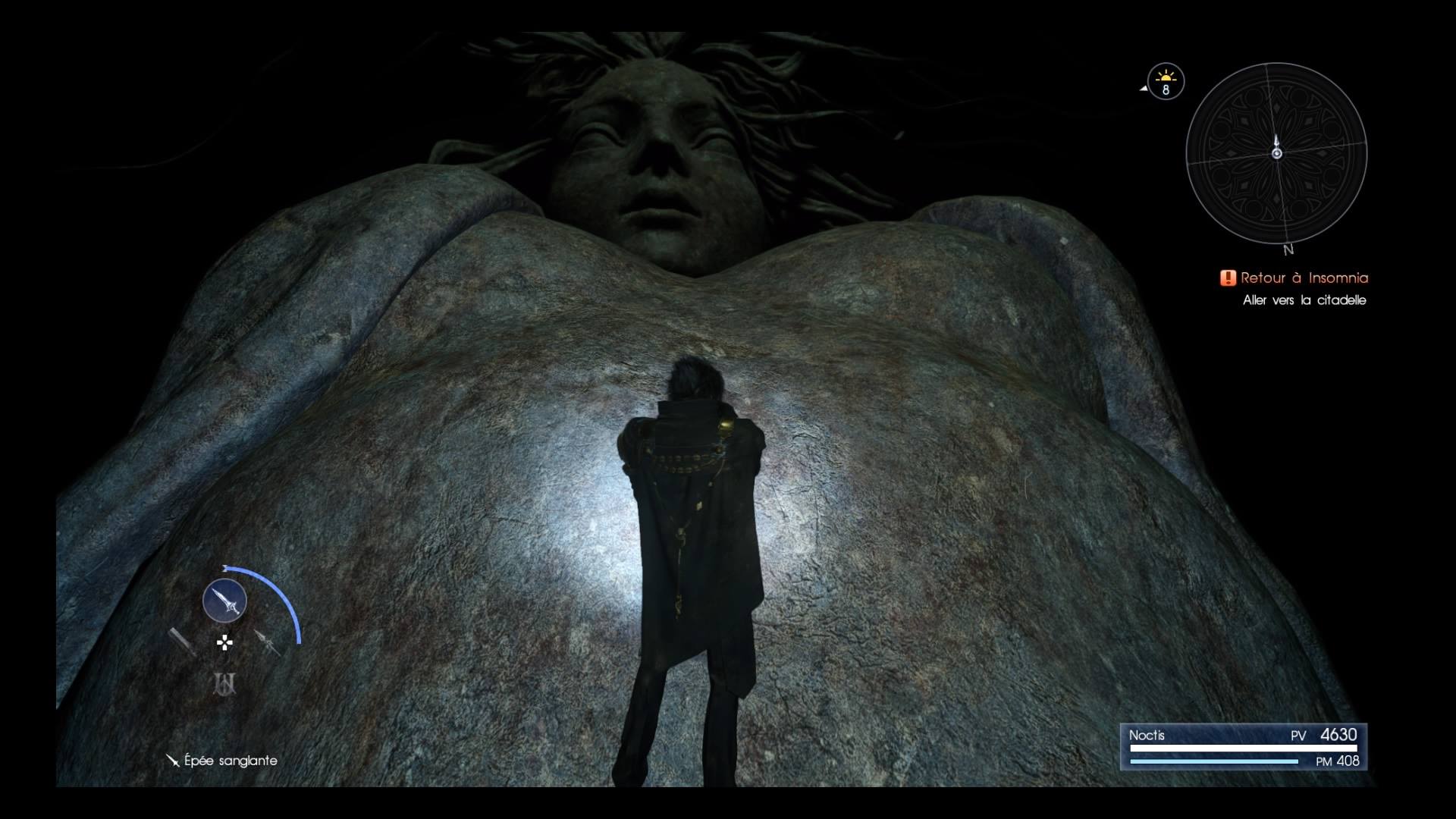Click the small sword icon beside Épée sanglante
Screen dimensions: 1456x819
(172, 761)
